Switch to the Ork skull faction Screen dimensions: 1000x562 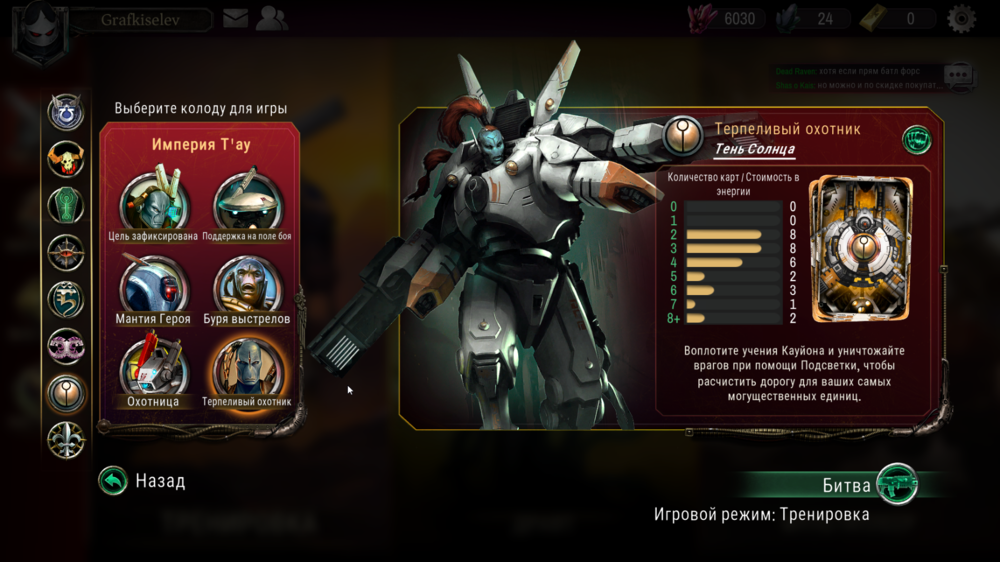click(66, 158)
